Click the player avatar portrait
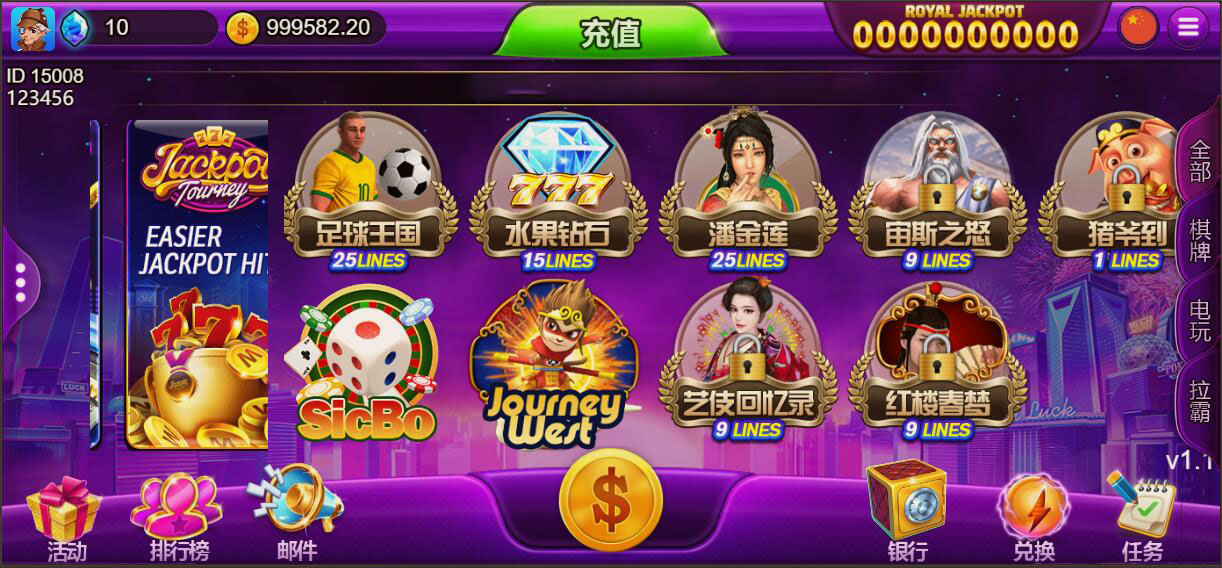The height and width of the screenshot is (568, 1222). click(32, 28)
